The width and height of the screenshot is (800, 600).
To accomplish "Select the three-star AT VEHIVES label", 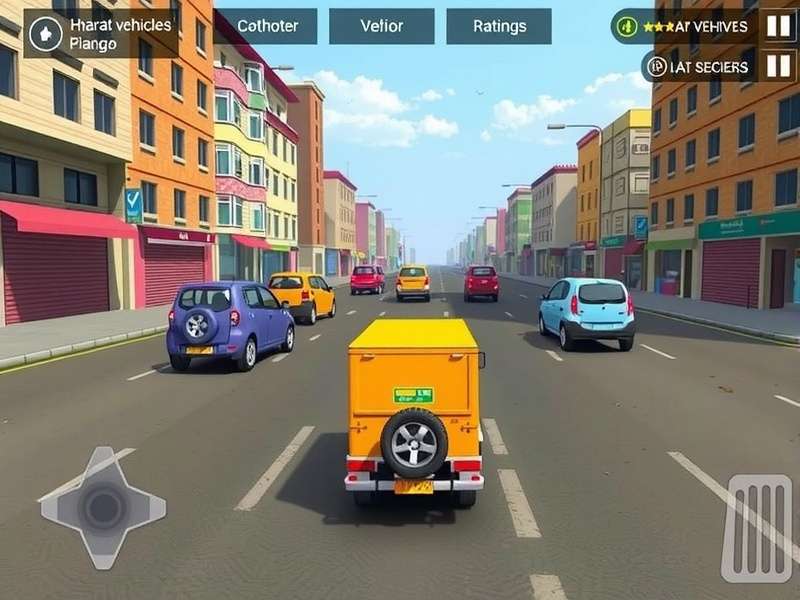I will (685, 26).
